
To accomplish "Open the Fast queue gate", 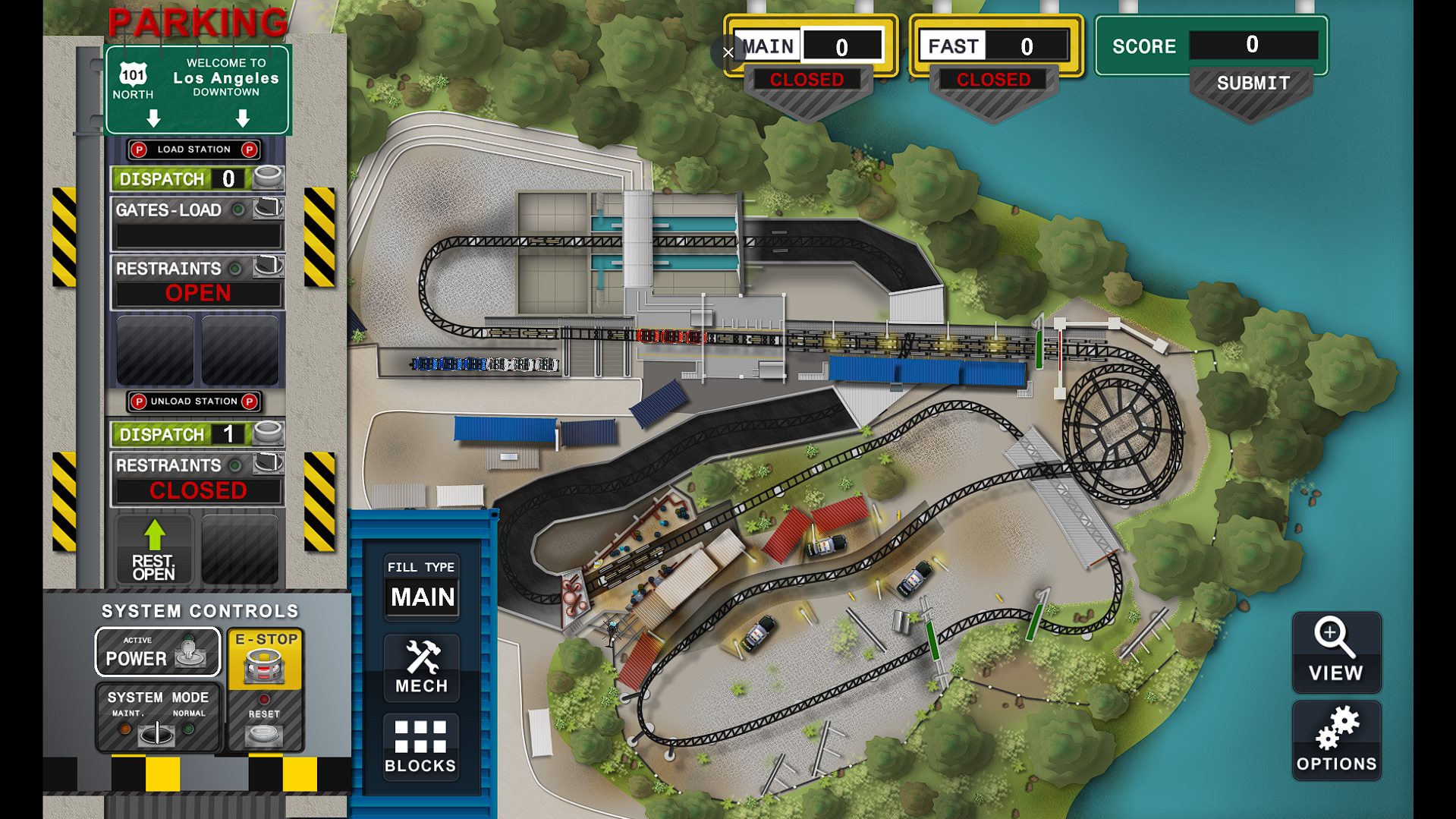I will coord(993,80).
